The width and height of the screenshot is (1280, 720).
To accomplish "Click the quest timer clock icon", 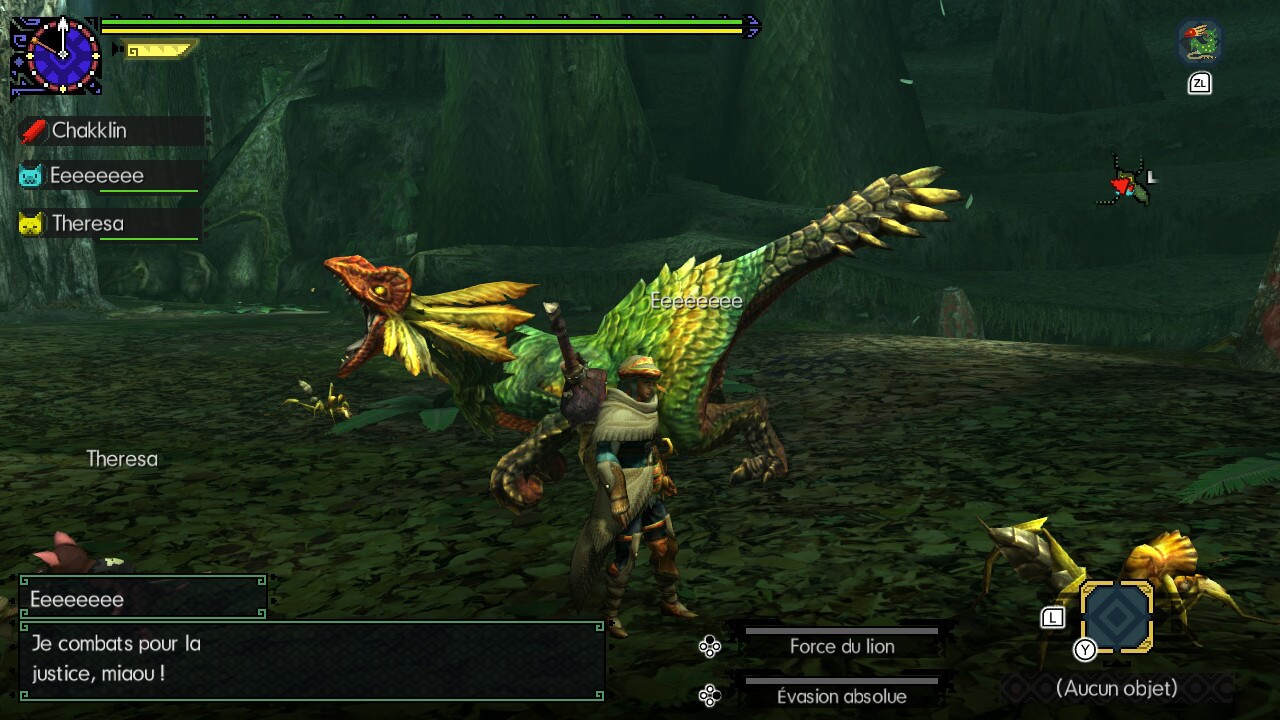I will click(62, 55).
